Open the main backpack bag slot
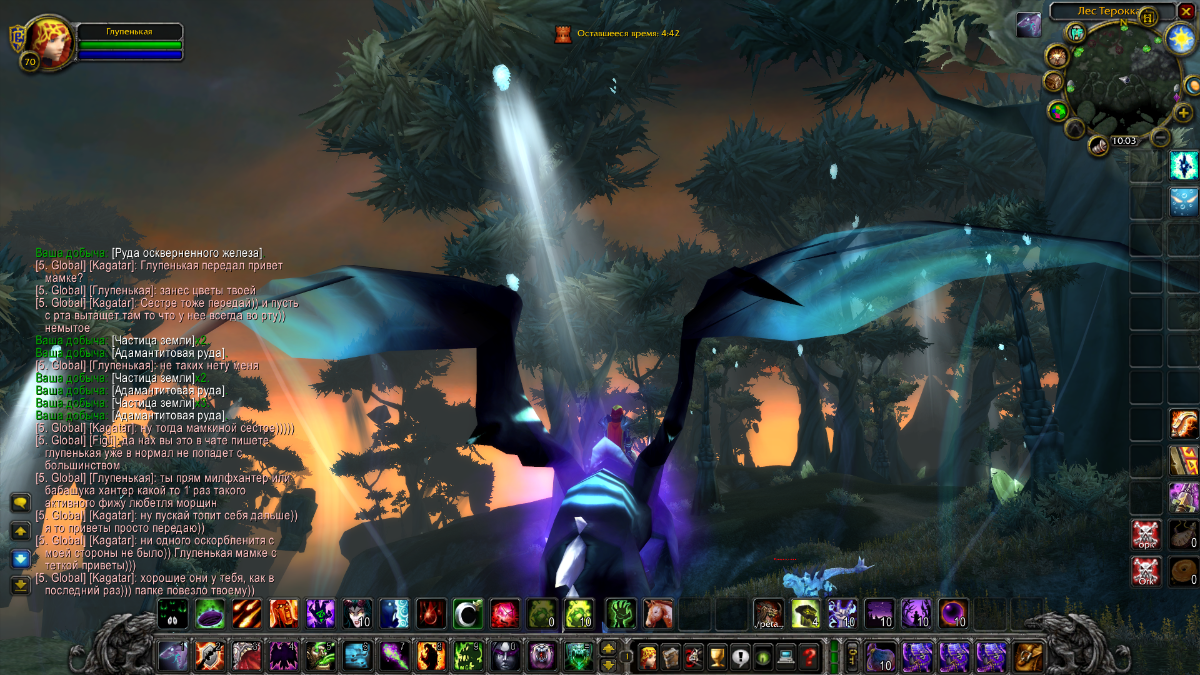This screenshot has height=675, width=1200. point(1027,656)
